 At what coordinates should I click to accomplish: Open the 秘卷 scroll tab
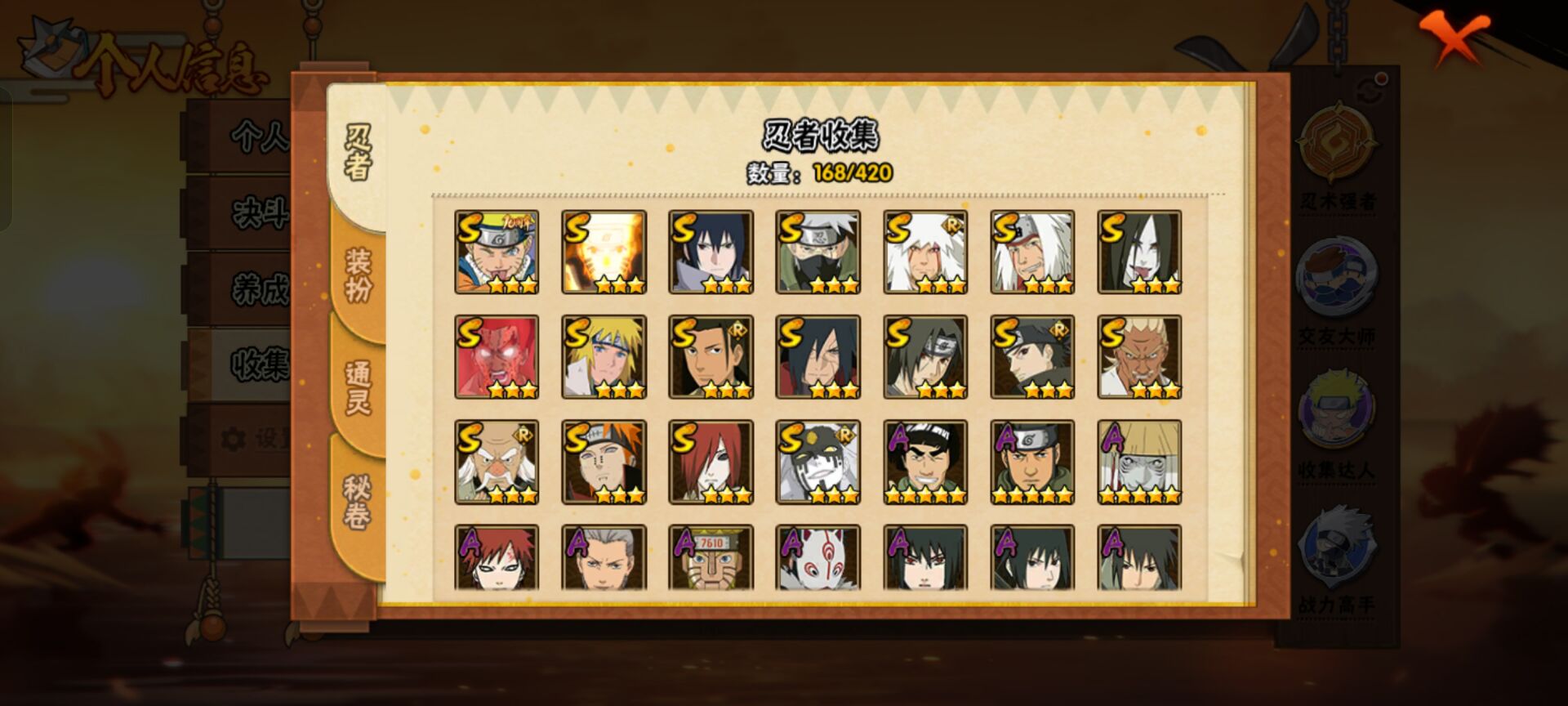[357, 503]
